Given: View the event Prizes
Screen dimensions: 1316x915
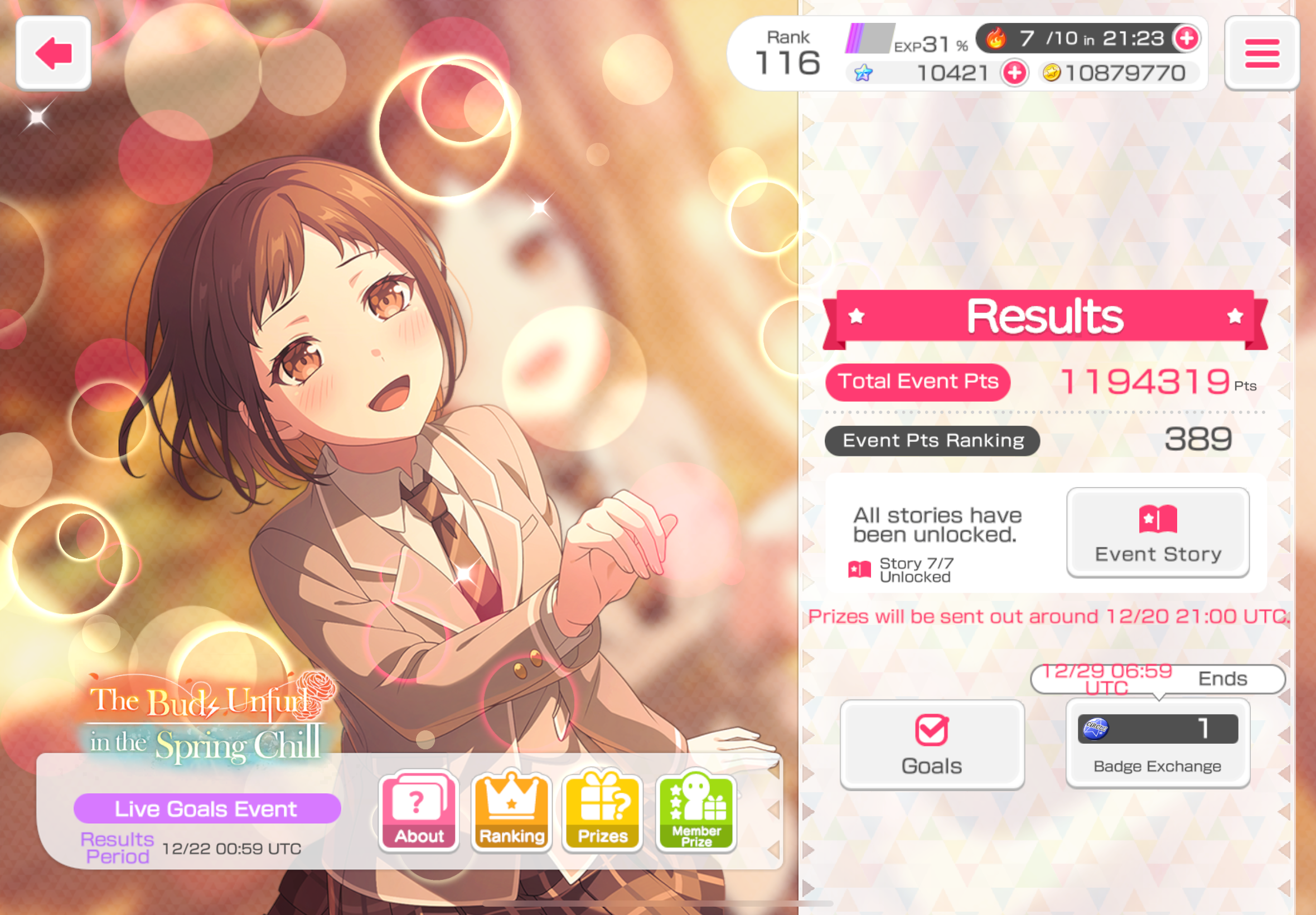Looking at the screenshot, I should point(603,811).
